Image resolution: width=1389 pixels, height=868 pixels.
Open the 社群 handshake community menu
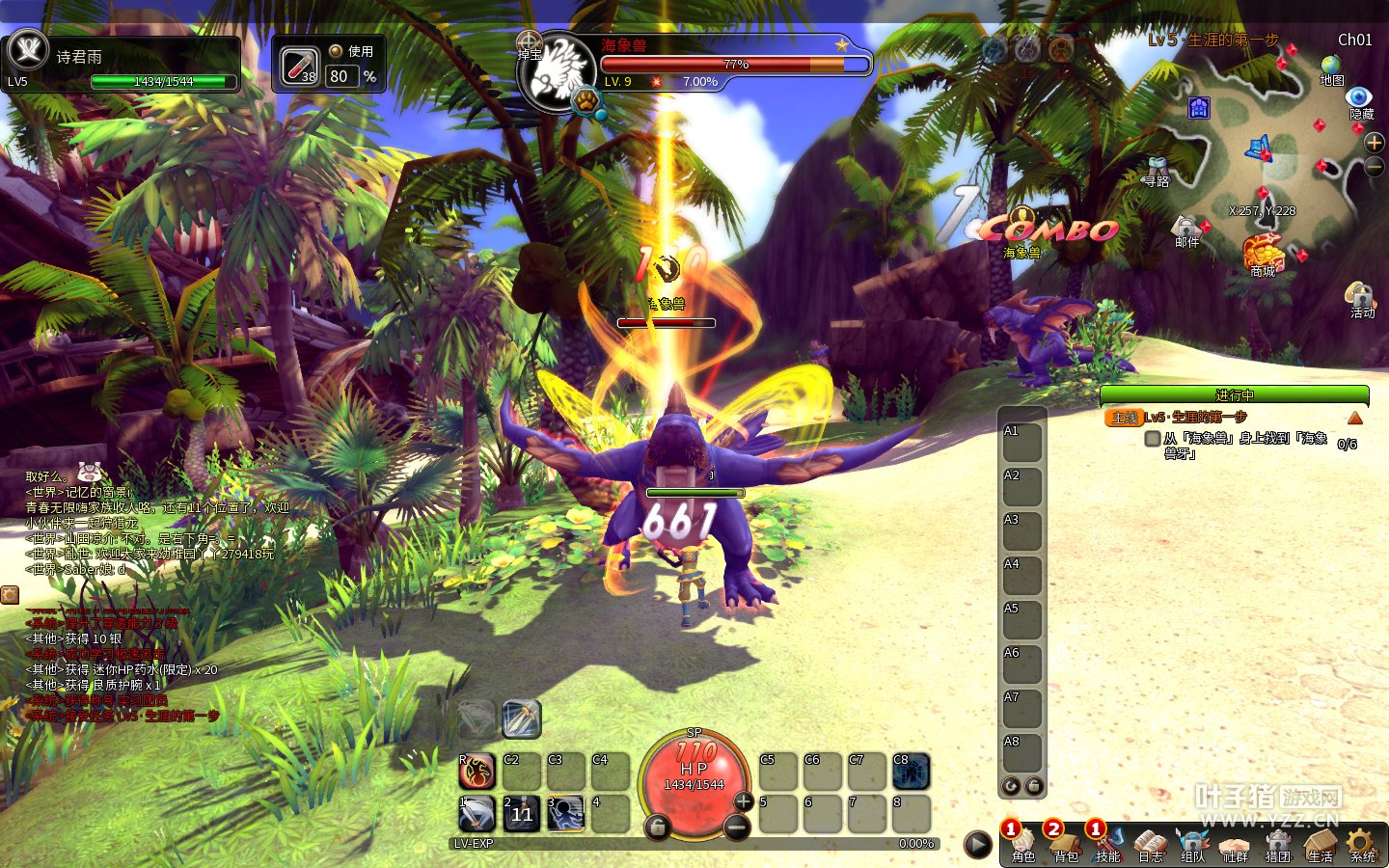(1235, 843)
